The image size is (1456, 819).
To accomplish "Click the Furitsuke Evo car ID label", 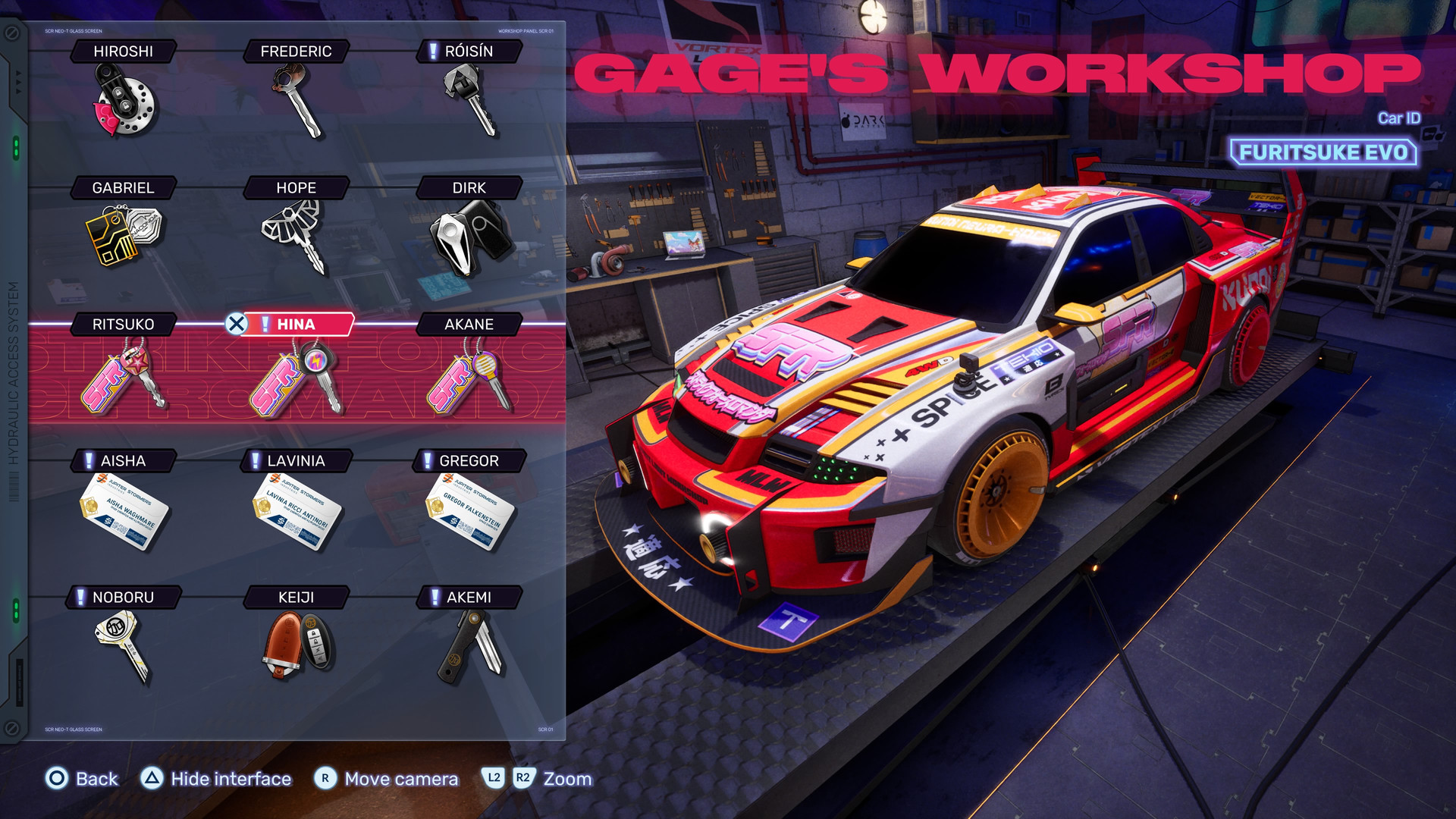I will pyautogui.click(x=1323, y=152).
